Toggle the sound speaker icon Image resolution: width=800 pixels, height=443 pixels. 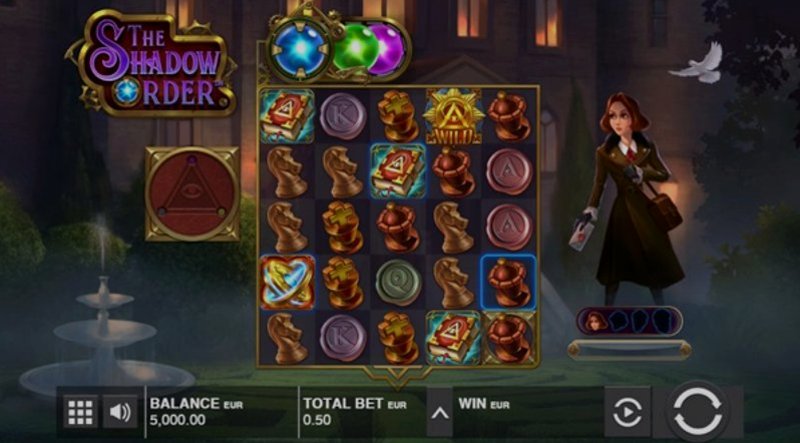(121, 411)
